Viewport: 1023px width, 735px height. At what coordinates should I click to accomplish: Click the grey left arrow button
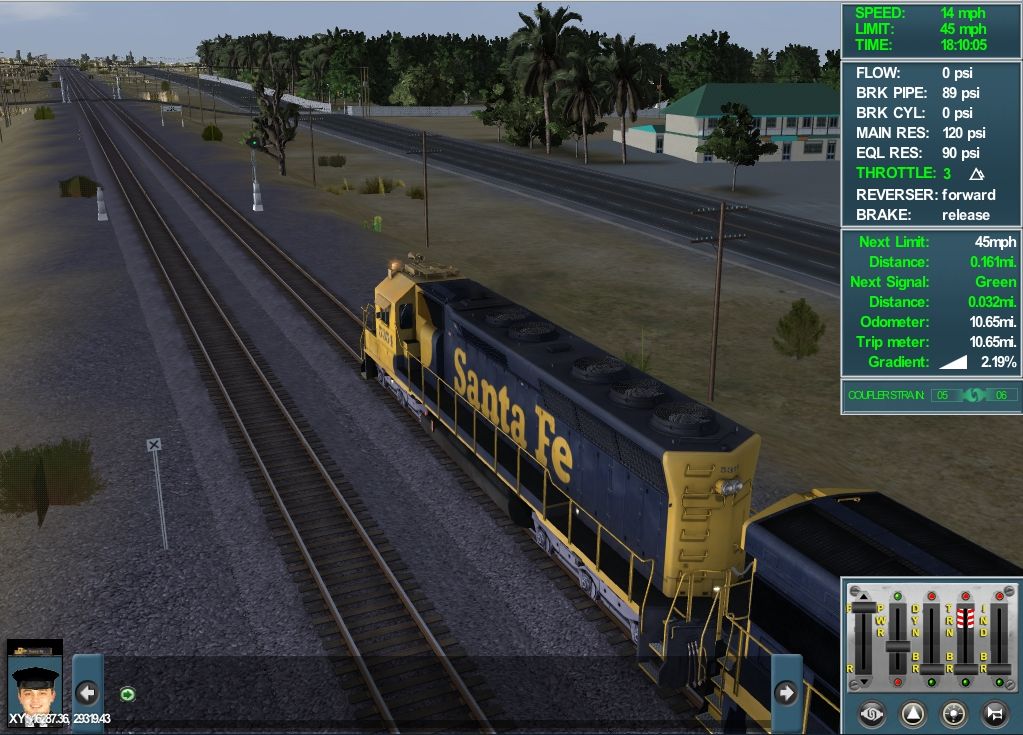pyautogui.click(x=87, y=692)
